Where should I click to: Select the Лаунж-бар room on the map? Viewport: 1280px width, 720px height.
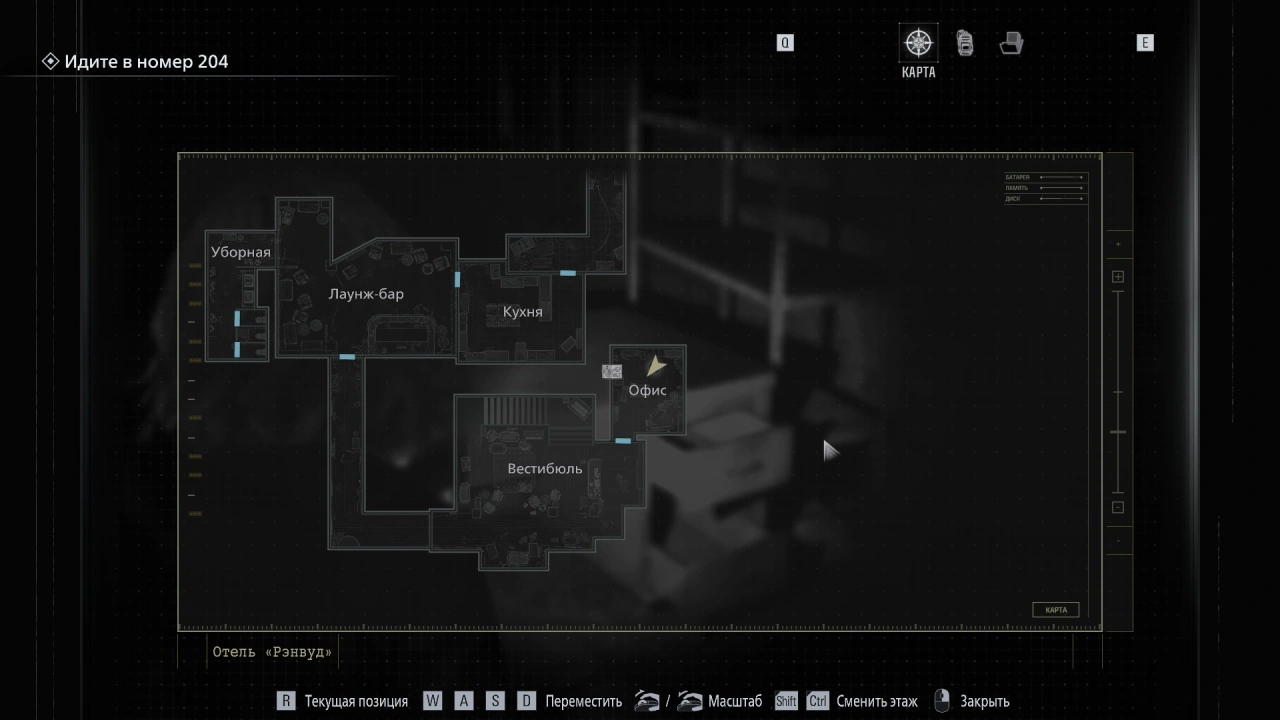pyautogui.click(x=366, y=294)
